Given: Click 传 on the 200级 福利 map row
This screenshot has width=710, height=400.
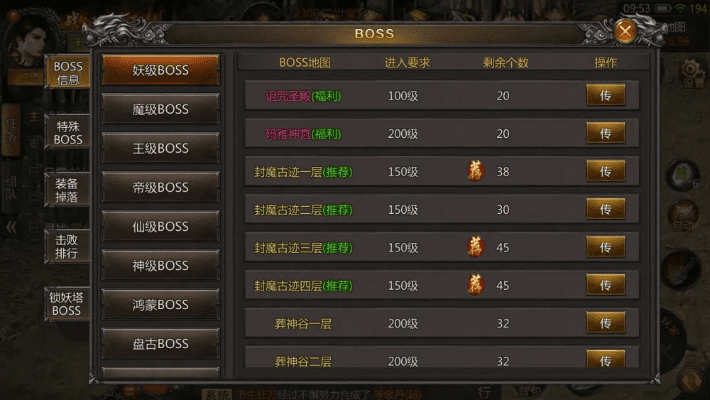Looking at the screenshot, I should pyautogui.click(x=605, y=133).
